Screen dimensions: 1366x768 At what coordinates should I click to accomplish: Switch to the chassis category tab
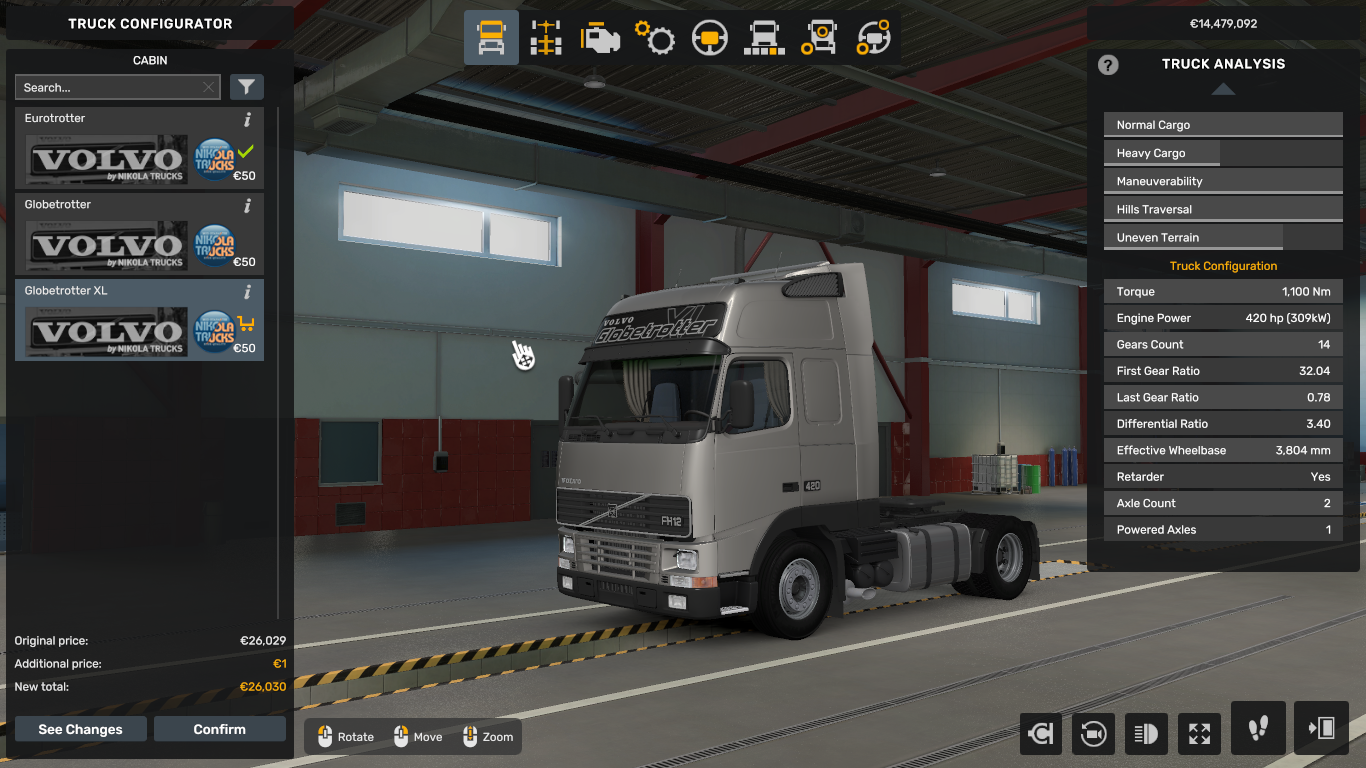pos(546,38)
